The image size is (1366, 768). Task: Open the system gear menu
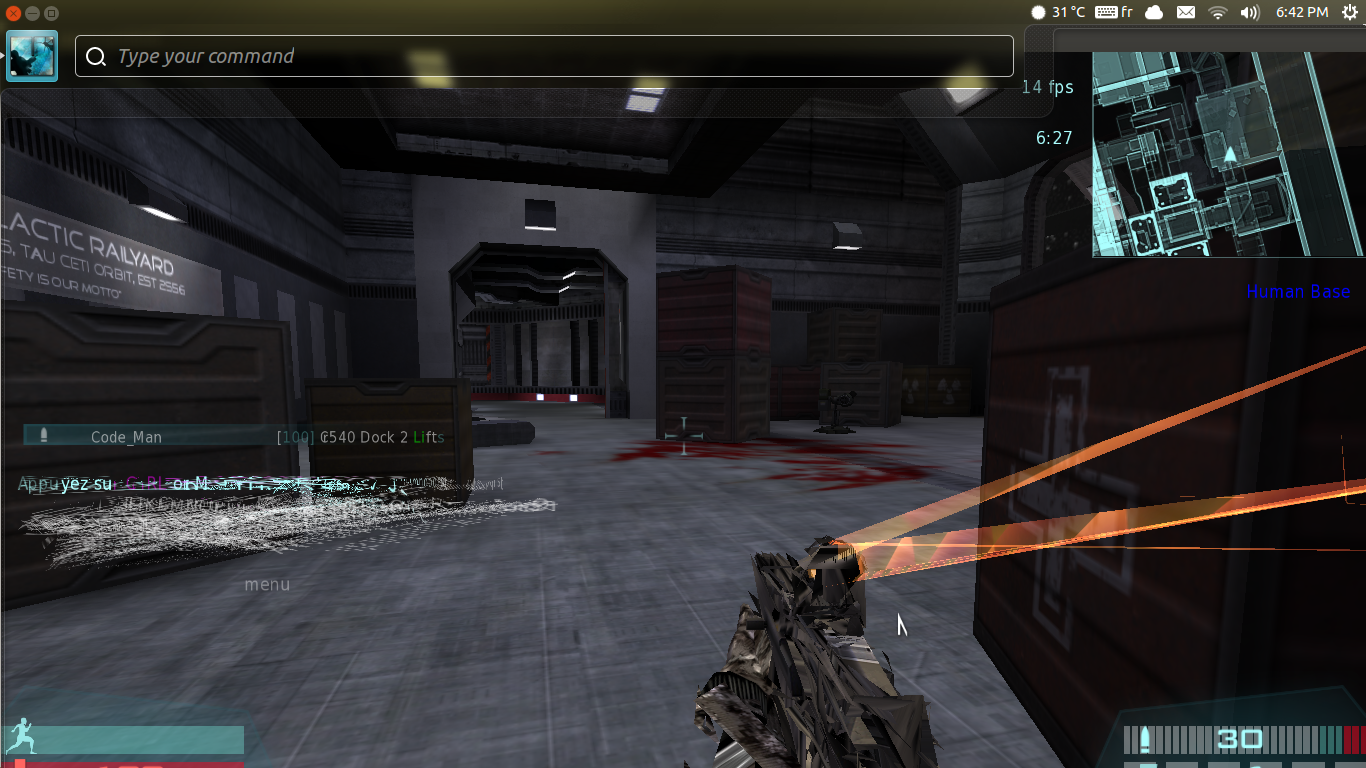click(1349, 12)
